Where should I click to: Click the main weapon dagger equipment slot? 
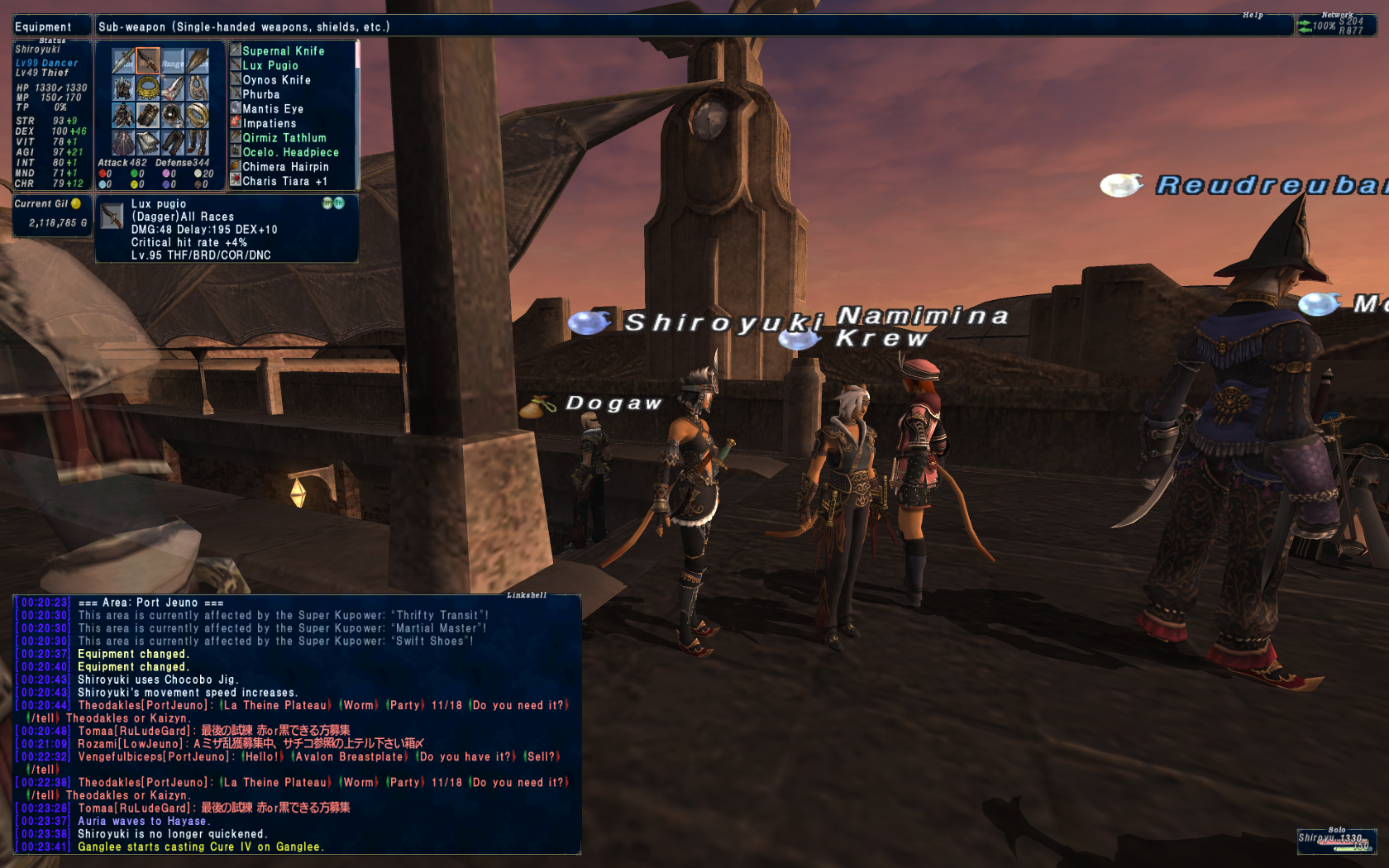tap(123, 60)
